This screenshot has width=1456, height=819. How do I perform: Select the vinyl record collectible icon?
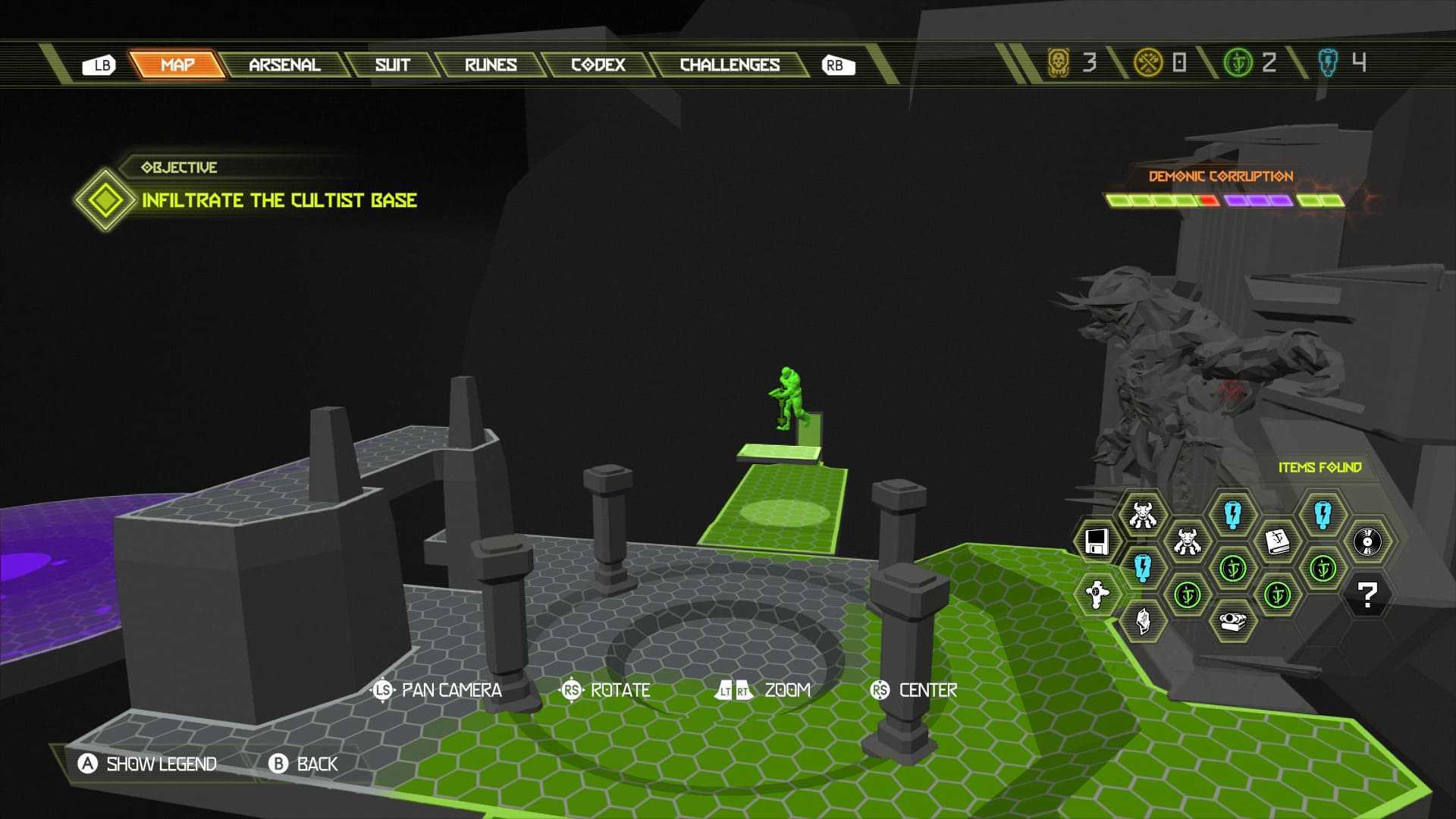pyautogui.click(x=1367, y=541)
